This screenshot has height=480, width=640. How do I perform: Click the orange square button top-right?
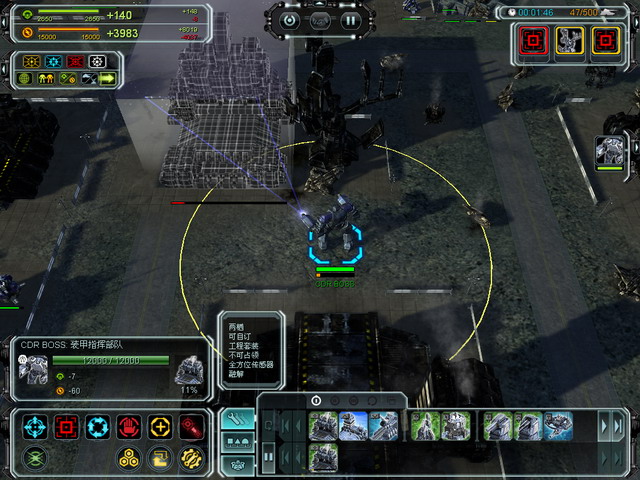tap(604, 41)
